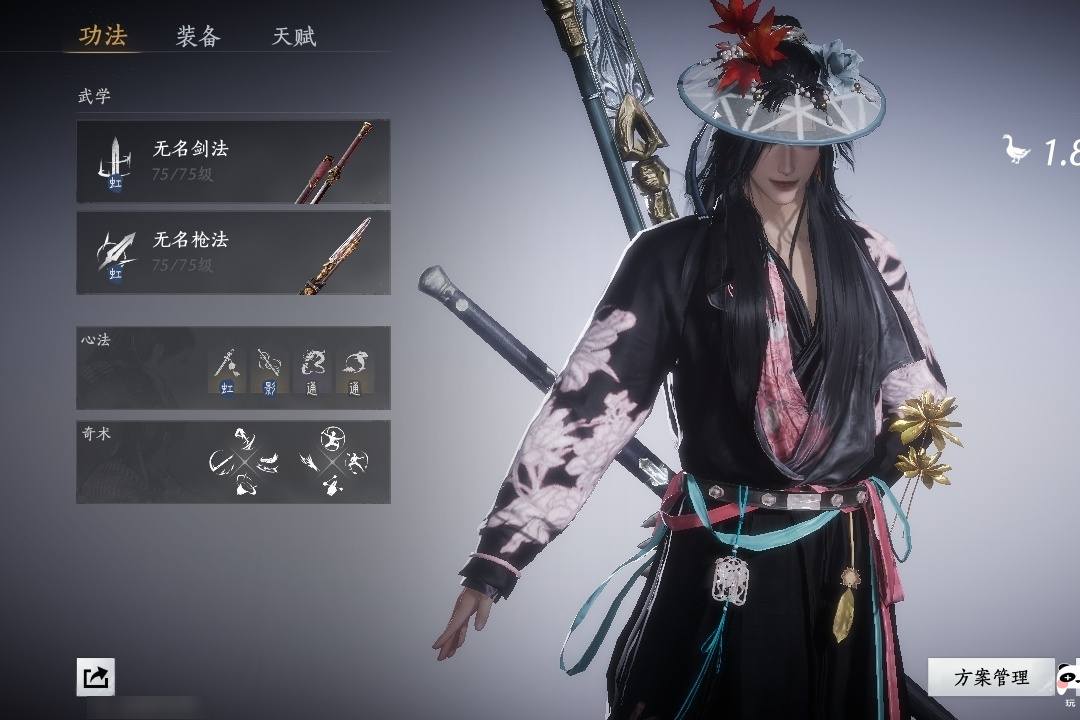1080x720 pixels.
Task: Switch to the 功法 tab
Action: pyautogui.click(x=103, y=37)
